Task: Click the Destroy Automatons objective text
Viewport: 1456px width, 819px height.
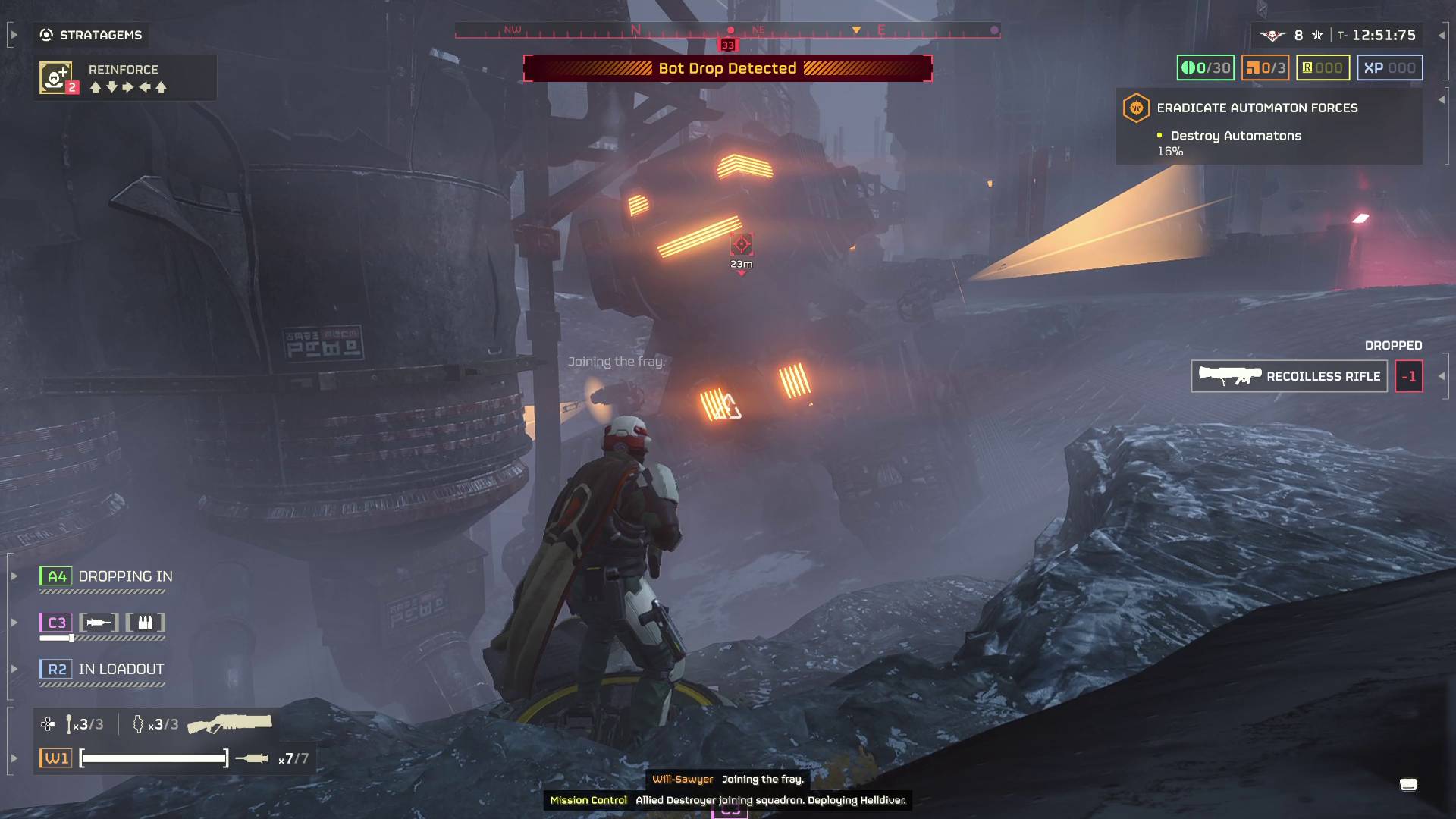Action: pos(1236,136)
